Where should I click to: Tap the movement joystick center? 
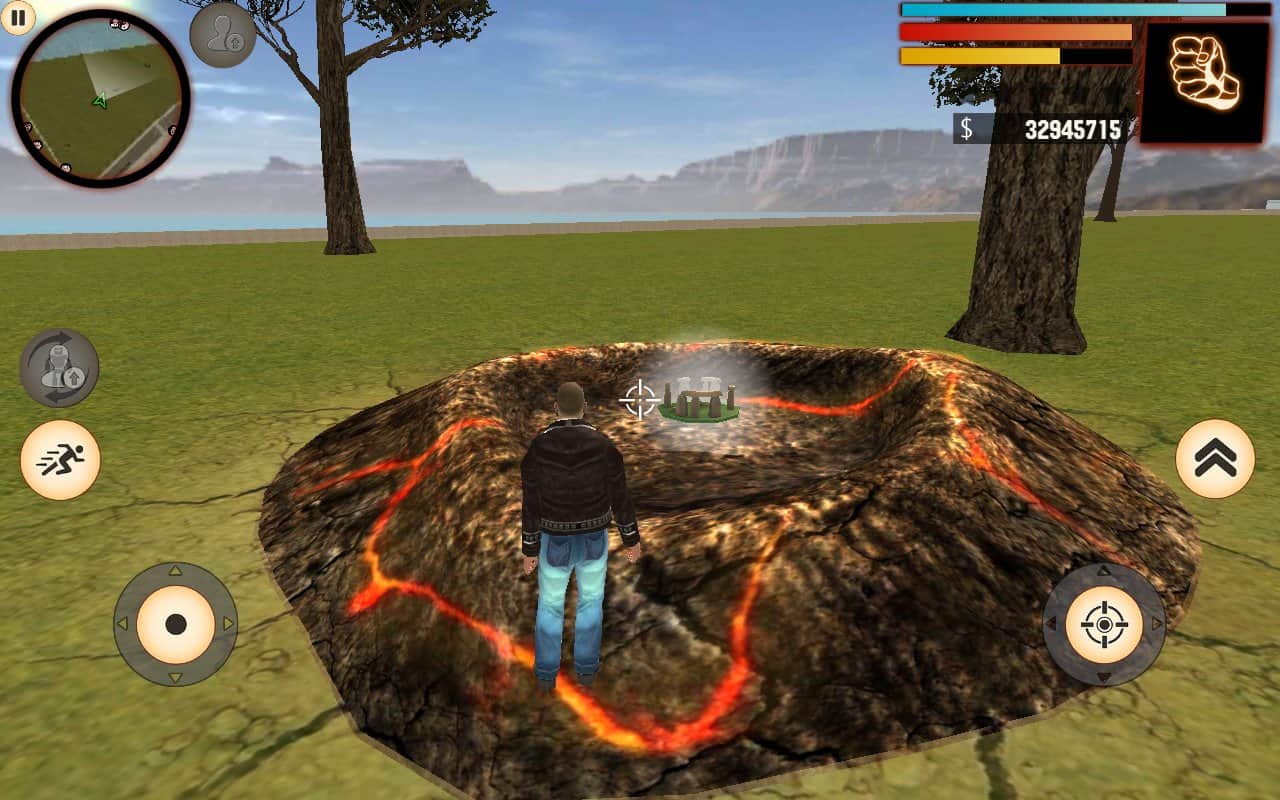[176, 624]
